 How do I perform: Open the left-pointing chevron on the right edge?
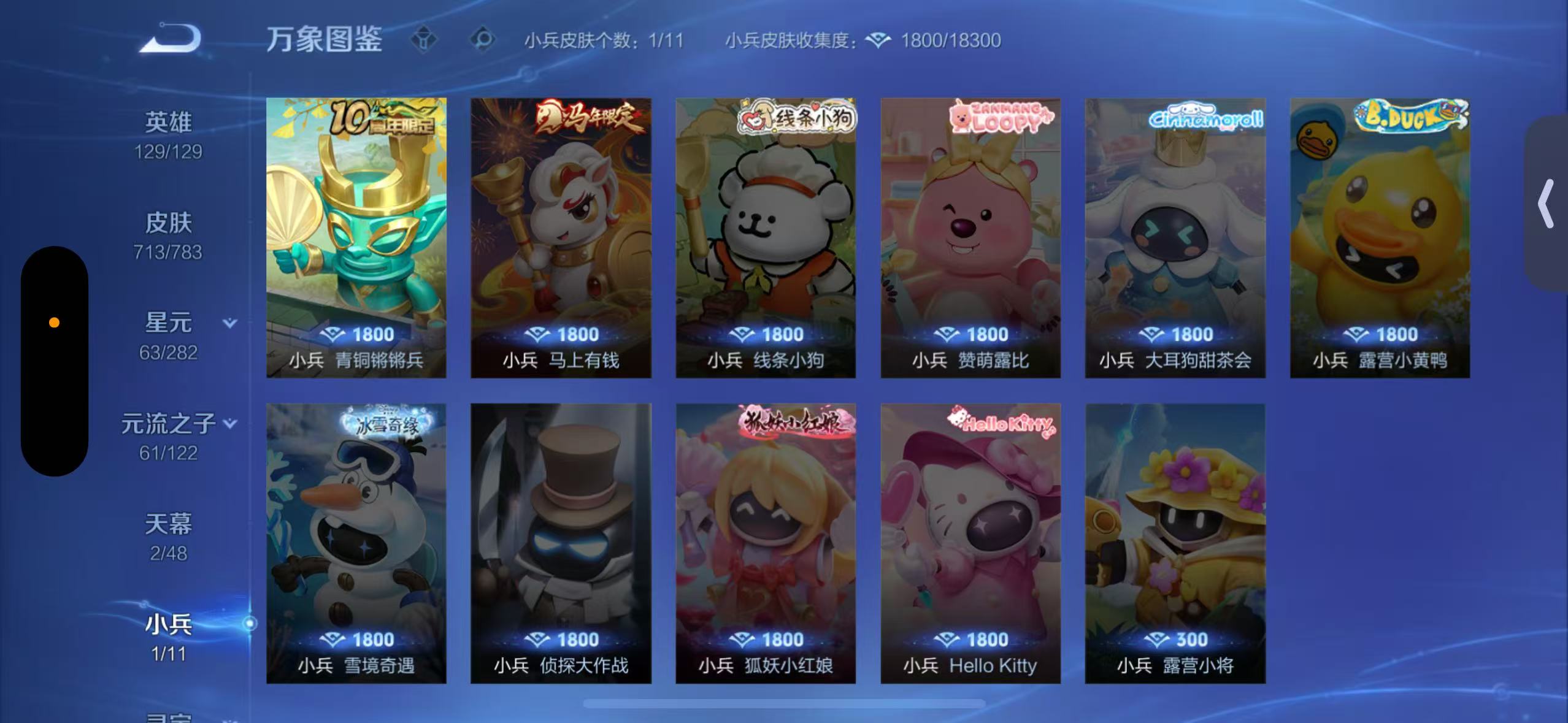pyautogui.click(x=1545, y=202)
